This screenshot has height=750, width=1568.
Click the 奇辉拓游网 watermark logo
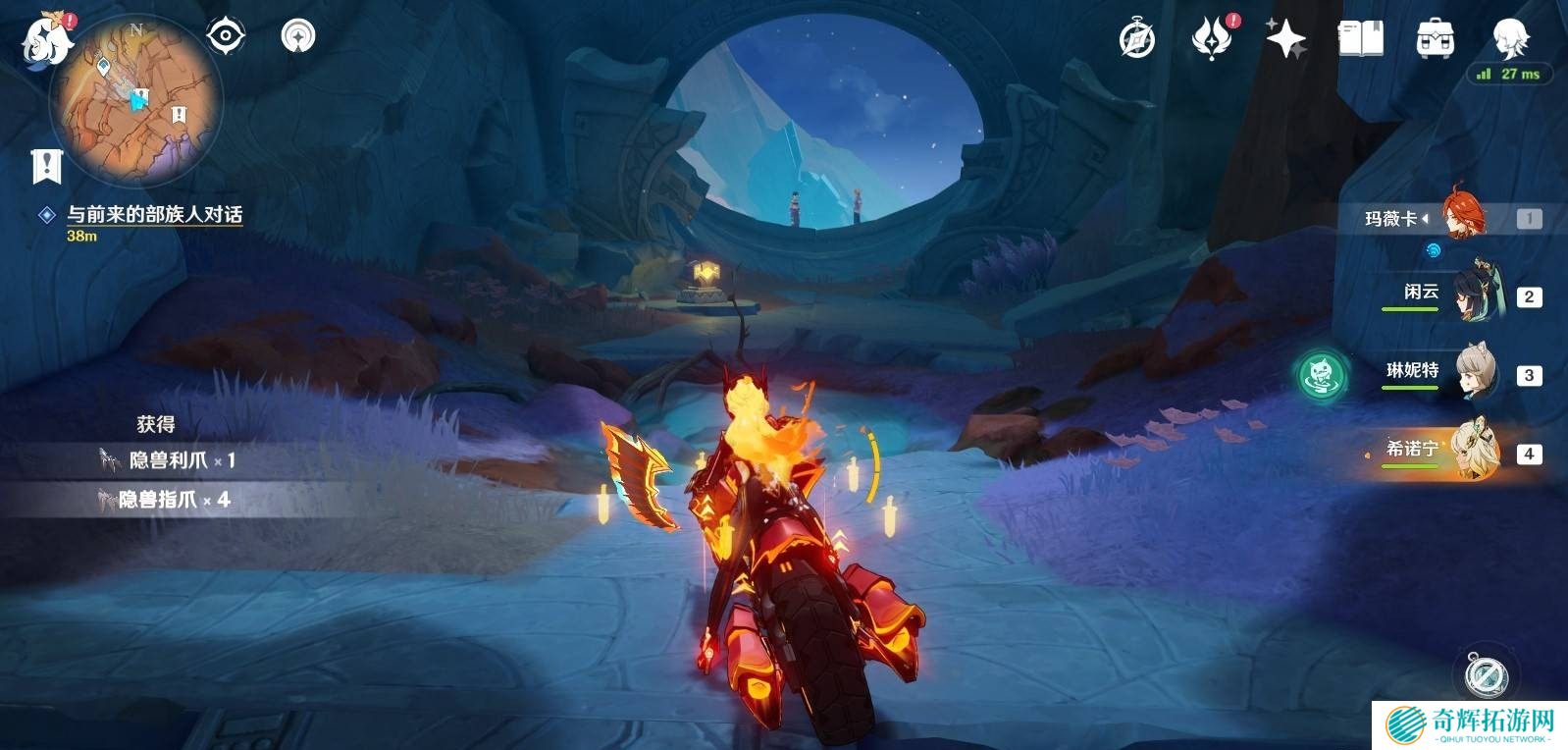pyautogui.click(x=1470, y=725)
